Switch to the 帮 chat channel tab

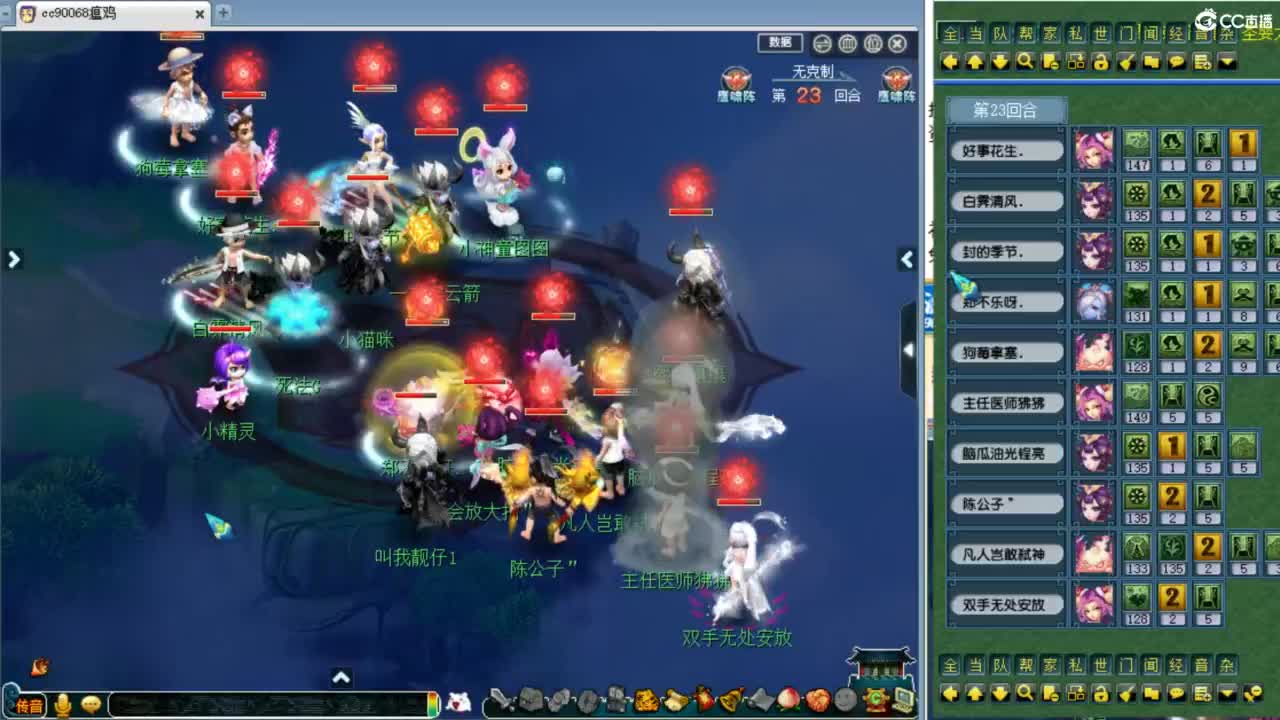pos(1026,32)
